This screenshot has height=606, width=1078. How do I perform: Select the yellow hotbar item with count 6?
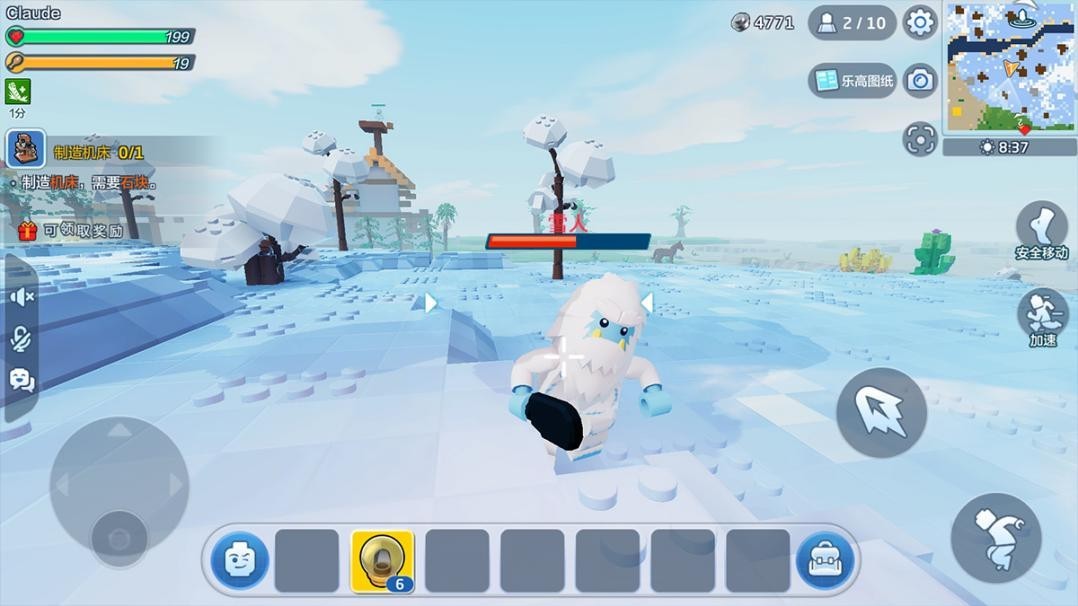382,561
